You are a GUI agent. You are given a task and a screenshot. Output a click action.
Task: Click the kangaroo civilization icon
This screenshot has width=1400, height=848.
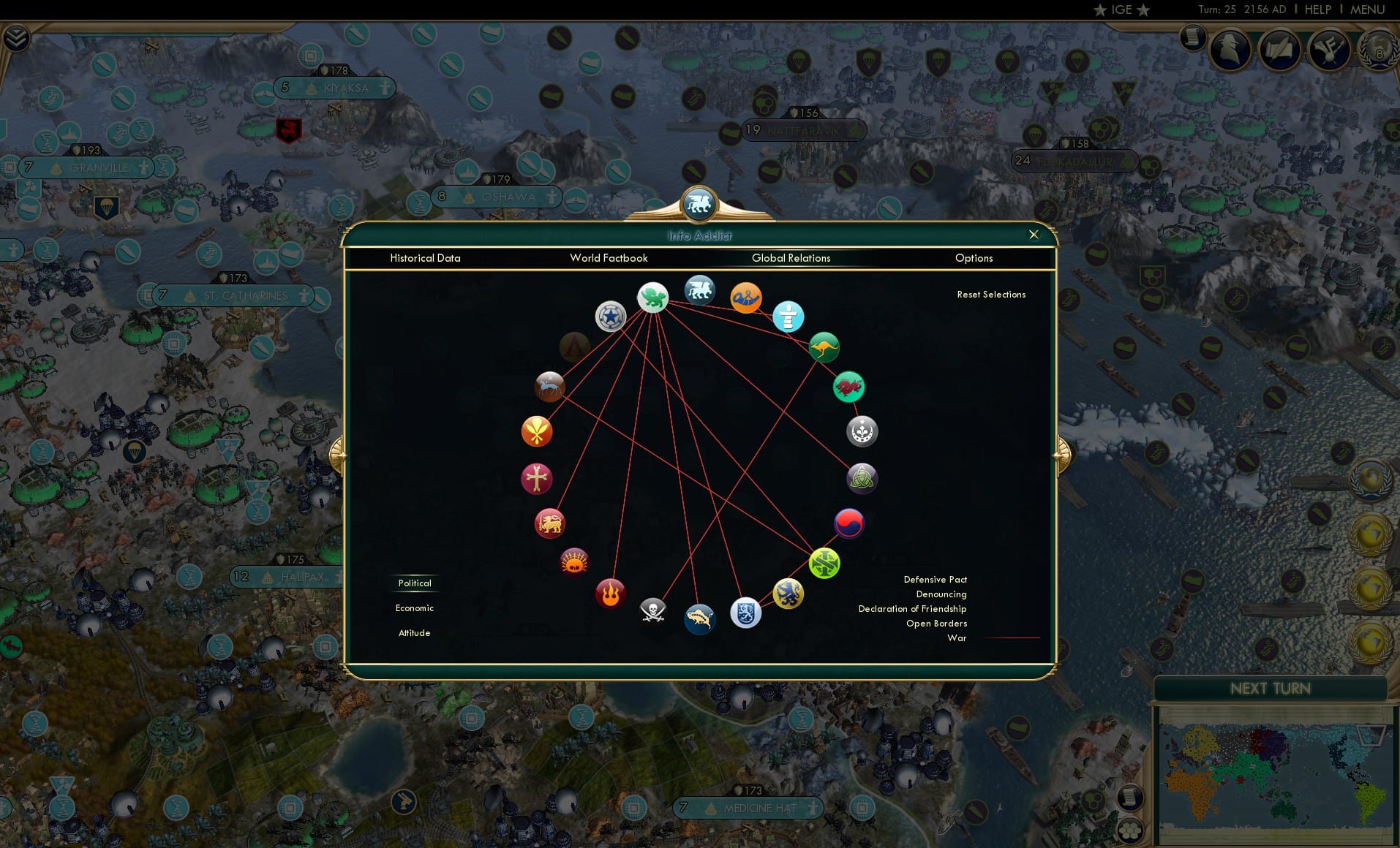[824, 347]
